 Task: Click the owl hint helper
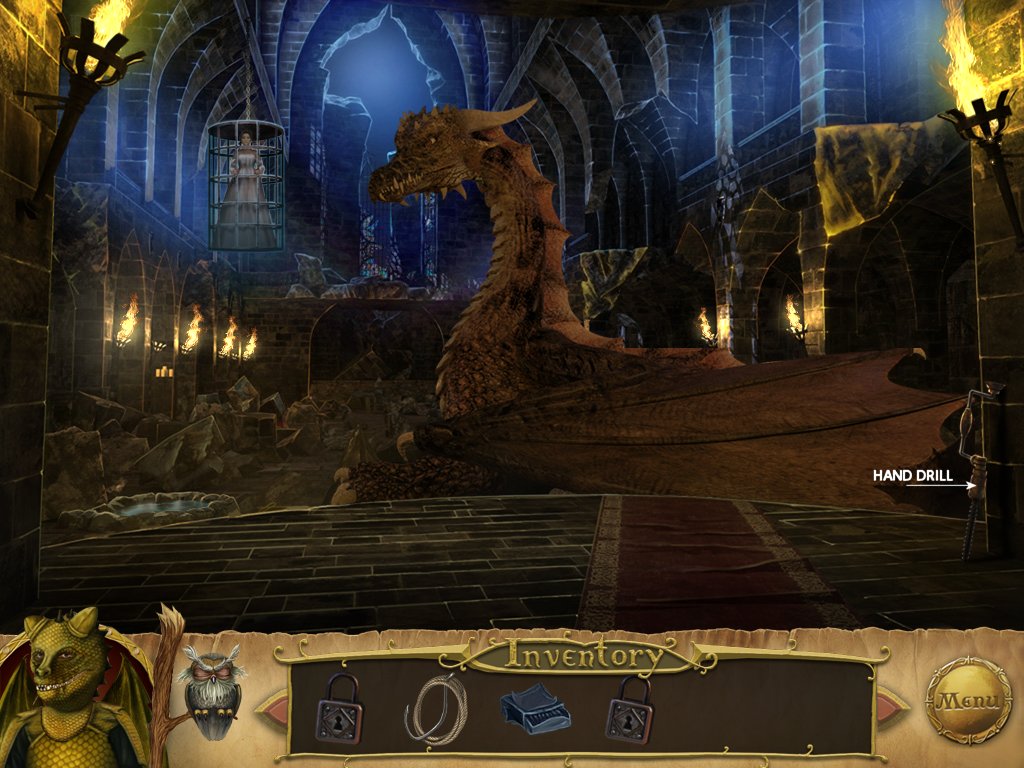[x=212, y=691]
